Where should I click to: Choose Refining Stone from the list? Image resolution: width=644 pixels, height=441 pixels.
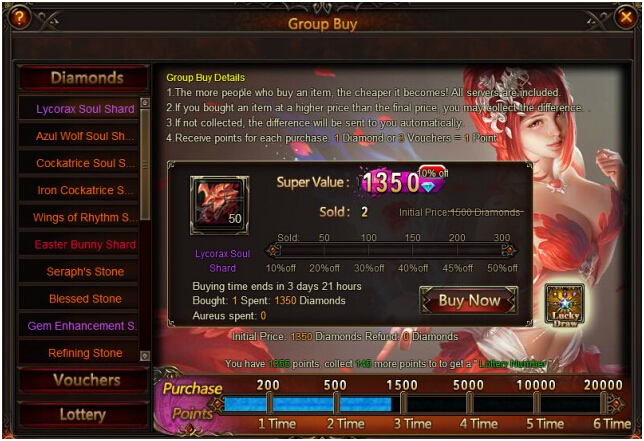pyautogui.click(x=85, y=353)
